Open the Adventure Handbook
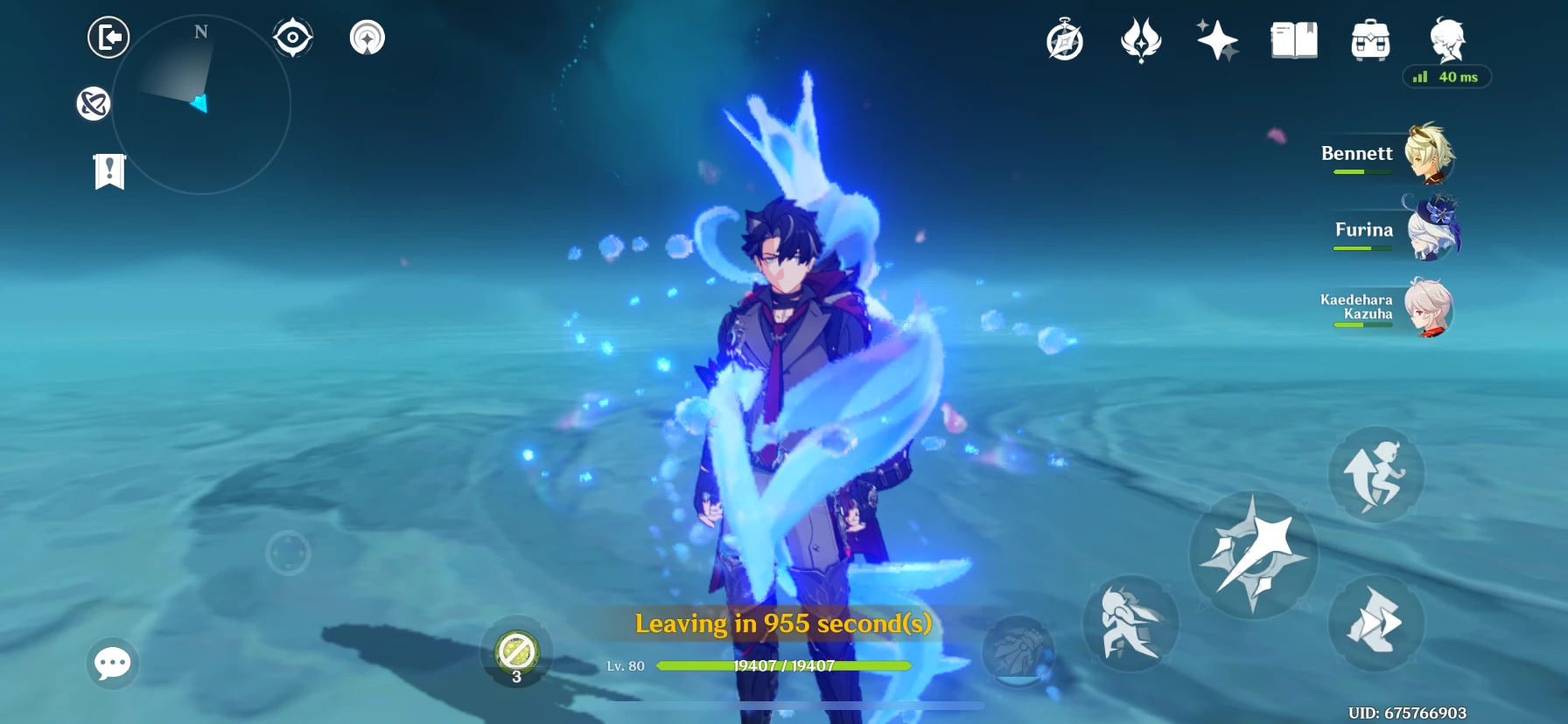1568x724 pixels. pyautogui.click(x=1293, y=39)
